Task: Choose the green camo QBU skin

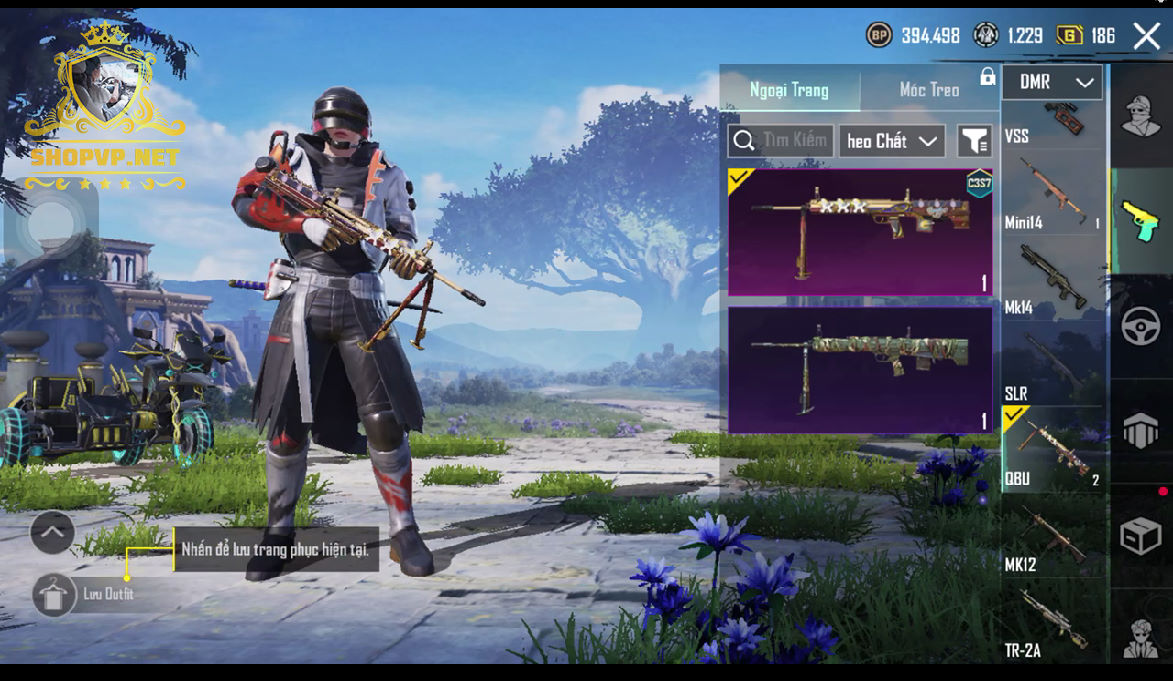Action: (x=860, y=369)
